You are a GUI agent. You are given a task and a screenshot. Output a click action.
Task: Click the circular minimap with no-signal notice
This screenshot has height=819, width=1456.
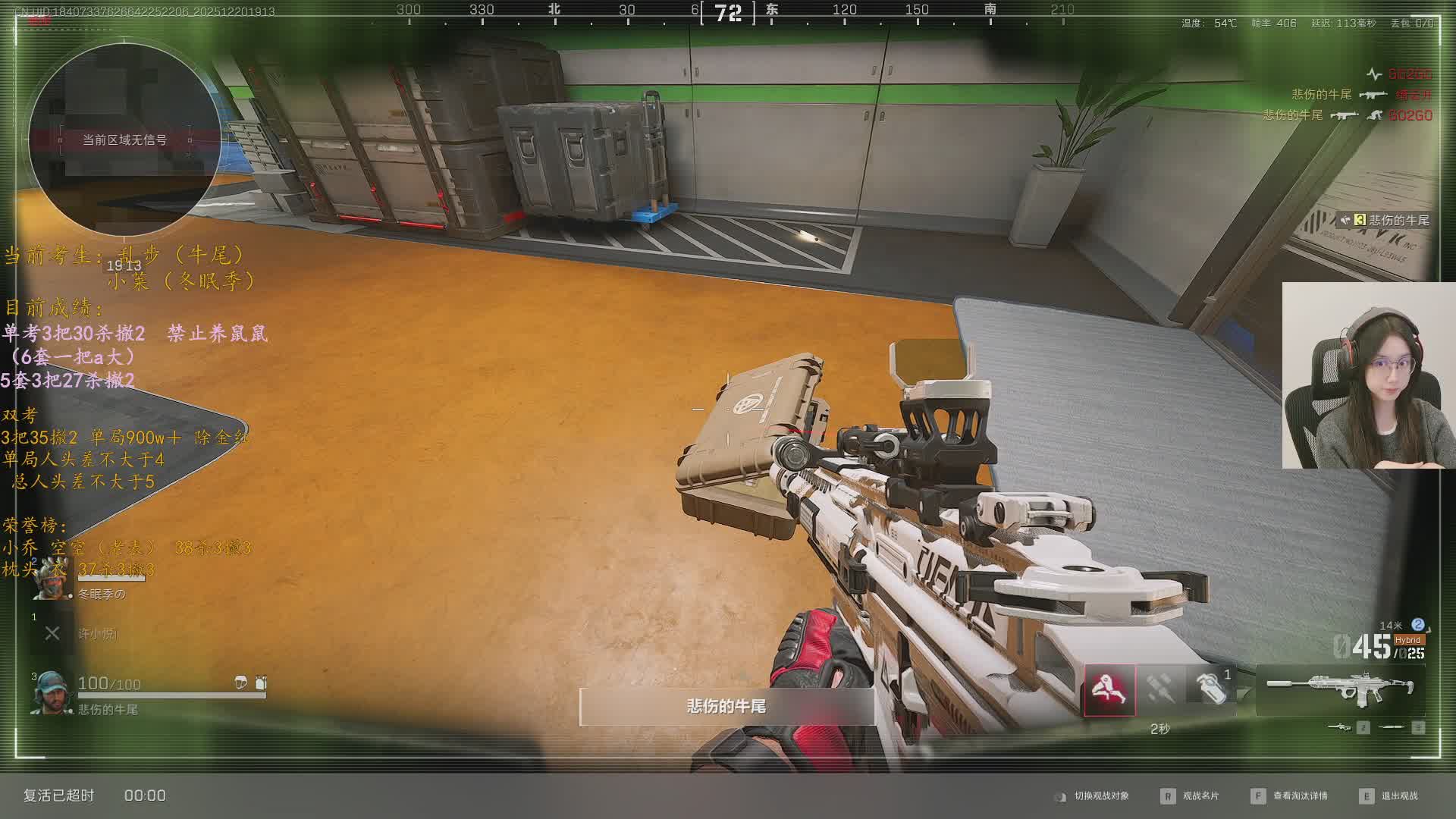125,140
